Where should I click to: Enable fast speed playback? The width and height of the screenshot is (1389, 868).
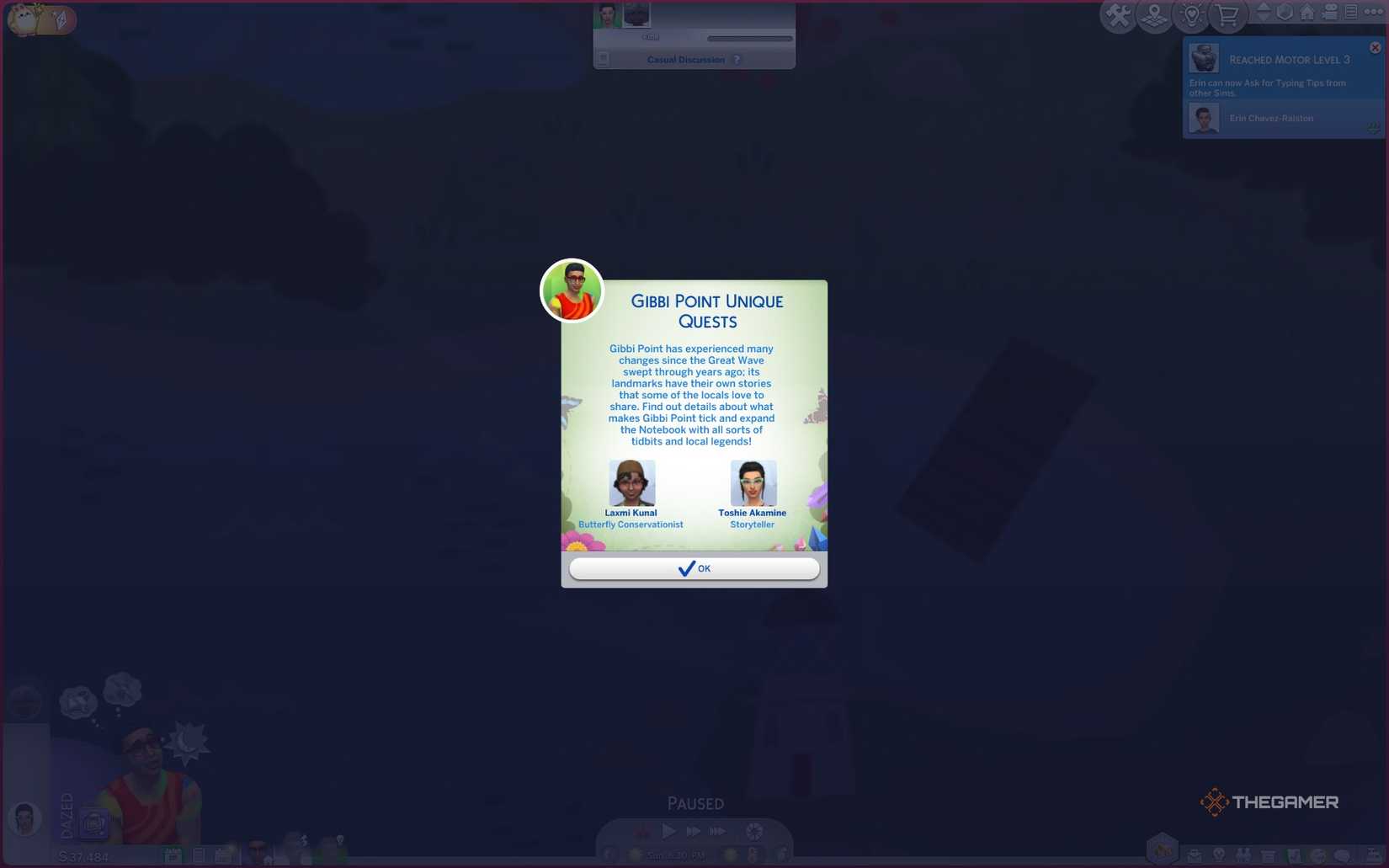(x=694, y=831)
